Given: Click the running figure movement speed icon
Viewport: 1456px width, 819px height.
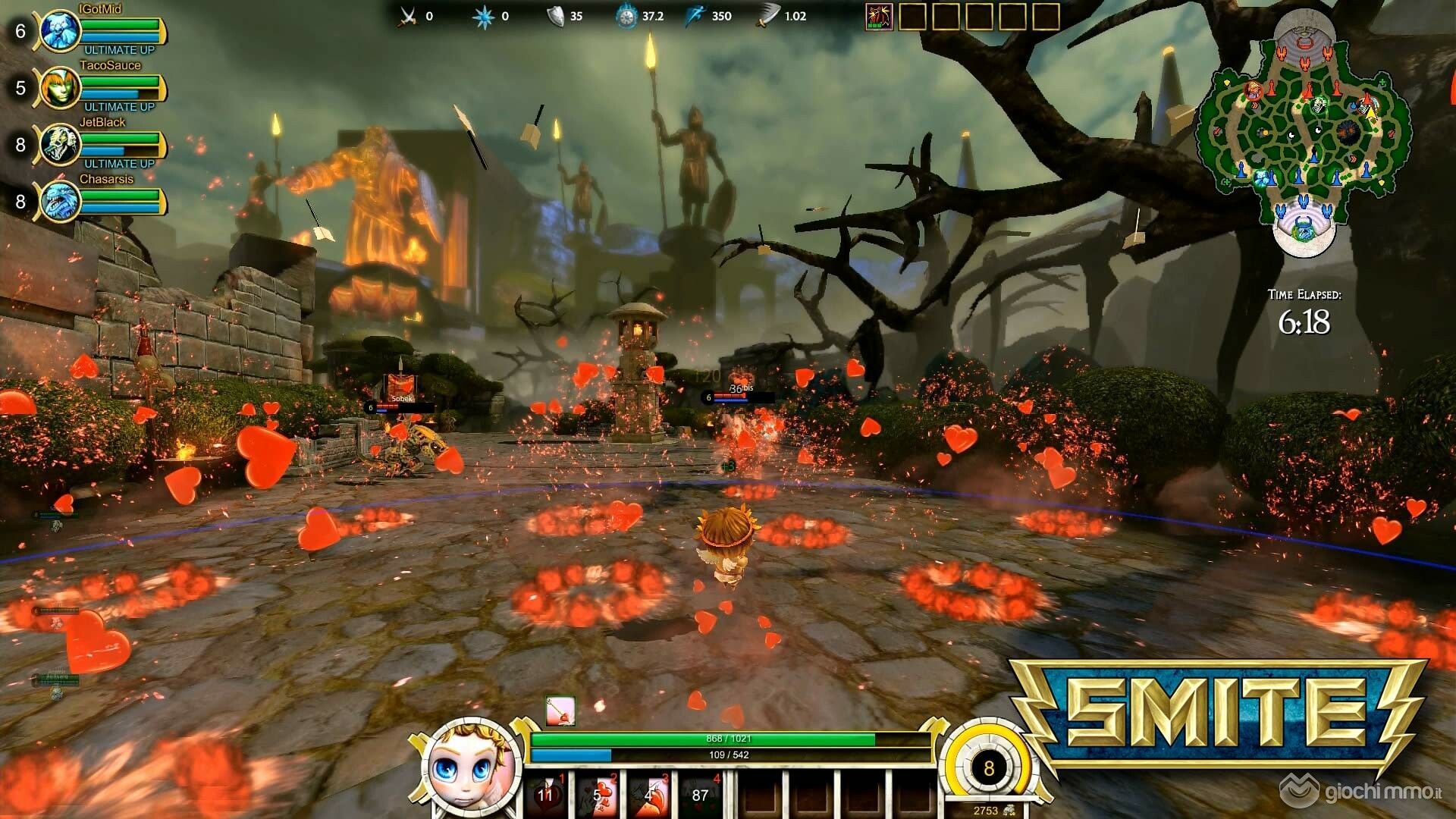Looking at the screenshot, I should coord(696,16).
